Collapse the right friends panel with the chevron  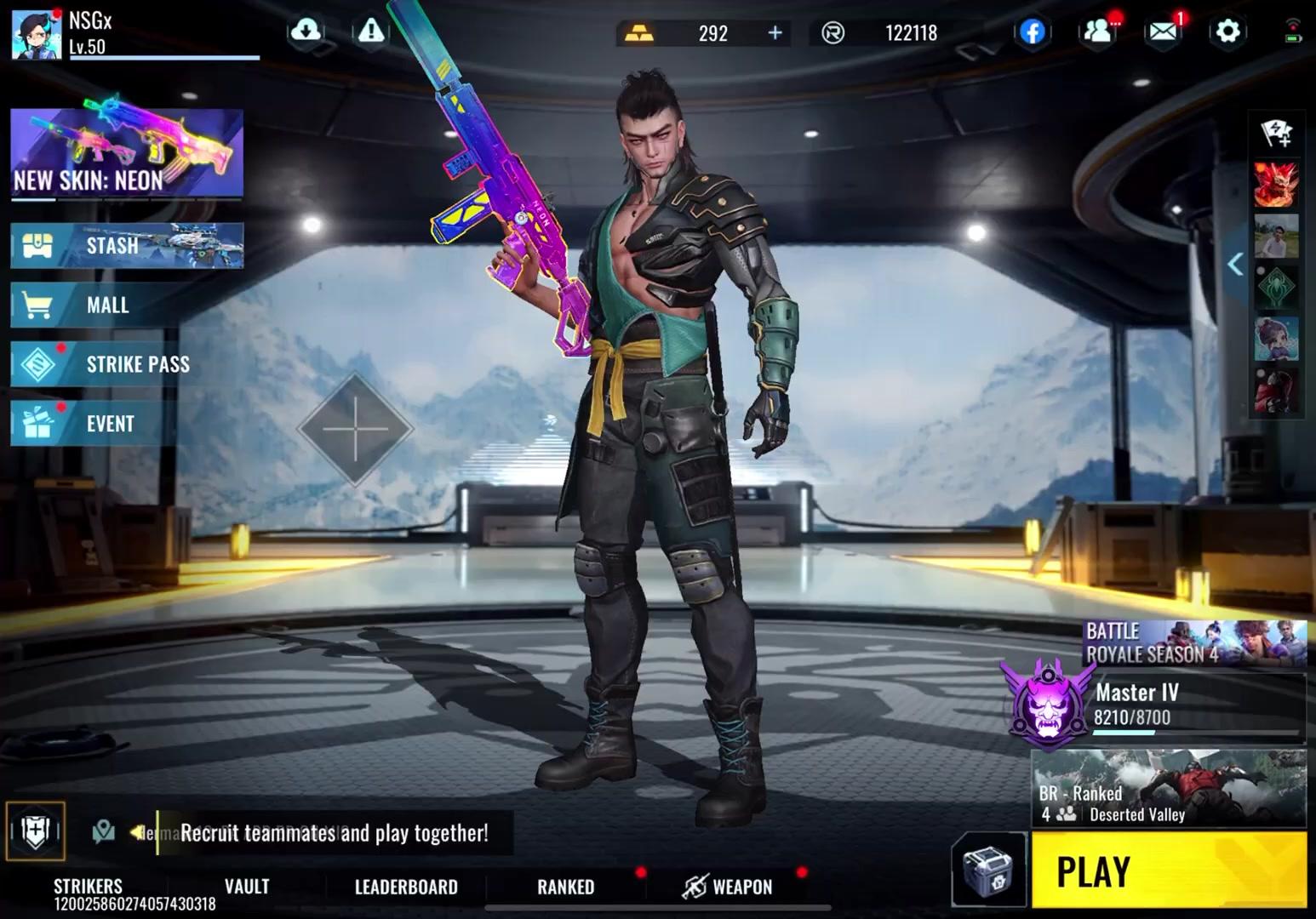(x=1236, y=264)
